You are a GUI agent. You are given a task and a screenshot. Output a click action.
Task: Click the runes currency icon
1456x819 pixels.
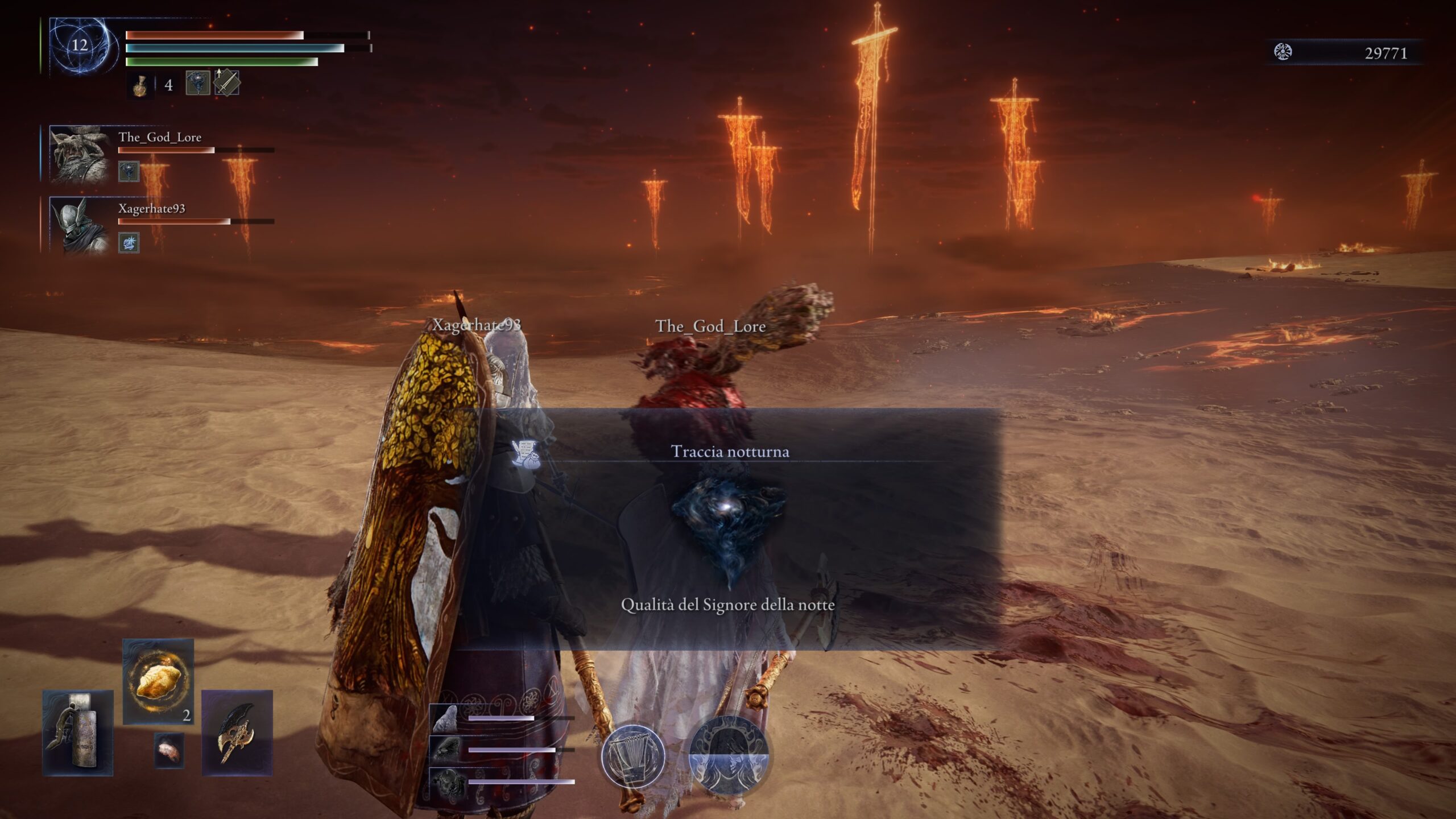(x=1283, y=52)
